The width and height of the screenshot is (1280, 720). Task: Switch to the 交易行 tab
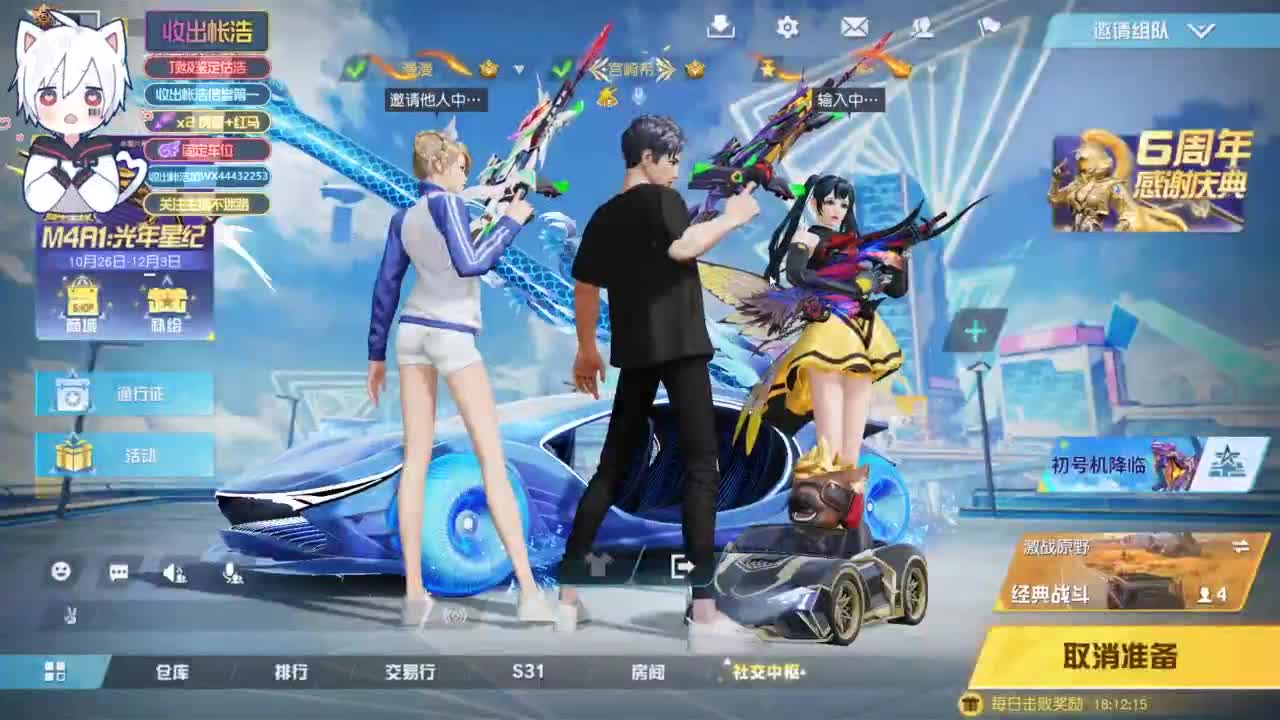coord(410,673)
